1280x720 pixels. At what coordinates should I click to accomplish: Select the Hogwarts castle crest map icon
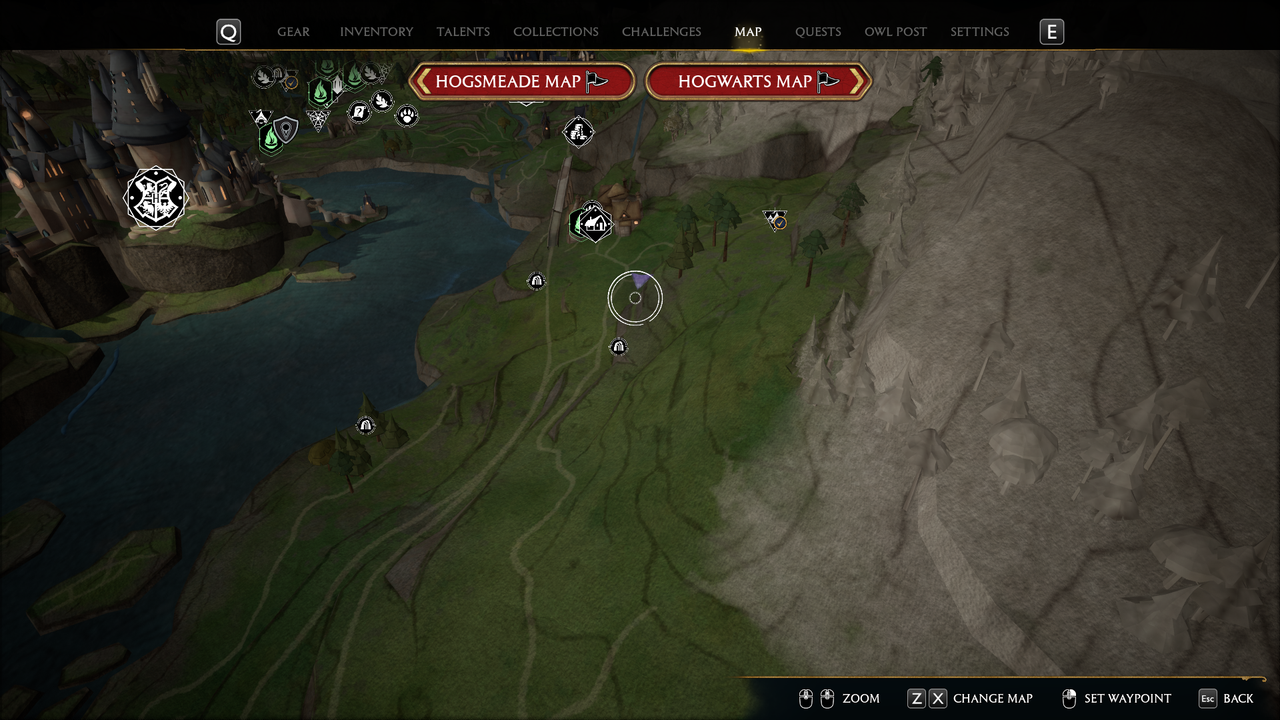(x=156, y=198)
